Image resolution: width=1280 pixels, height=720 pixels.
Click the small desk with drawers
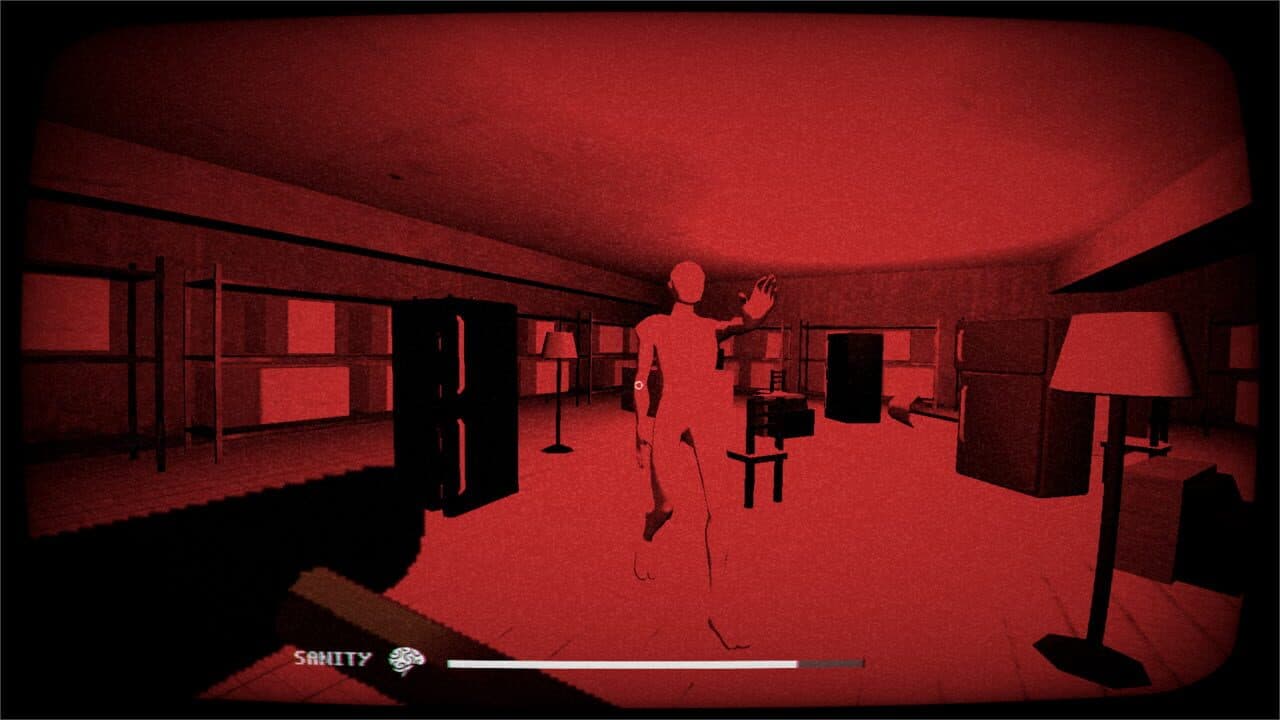click(775, 415)
